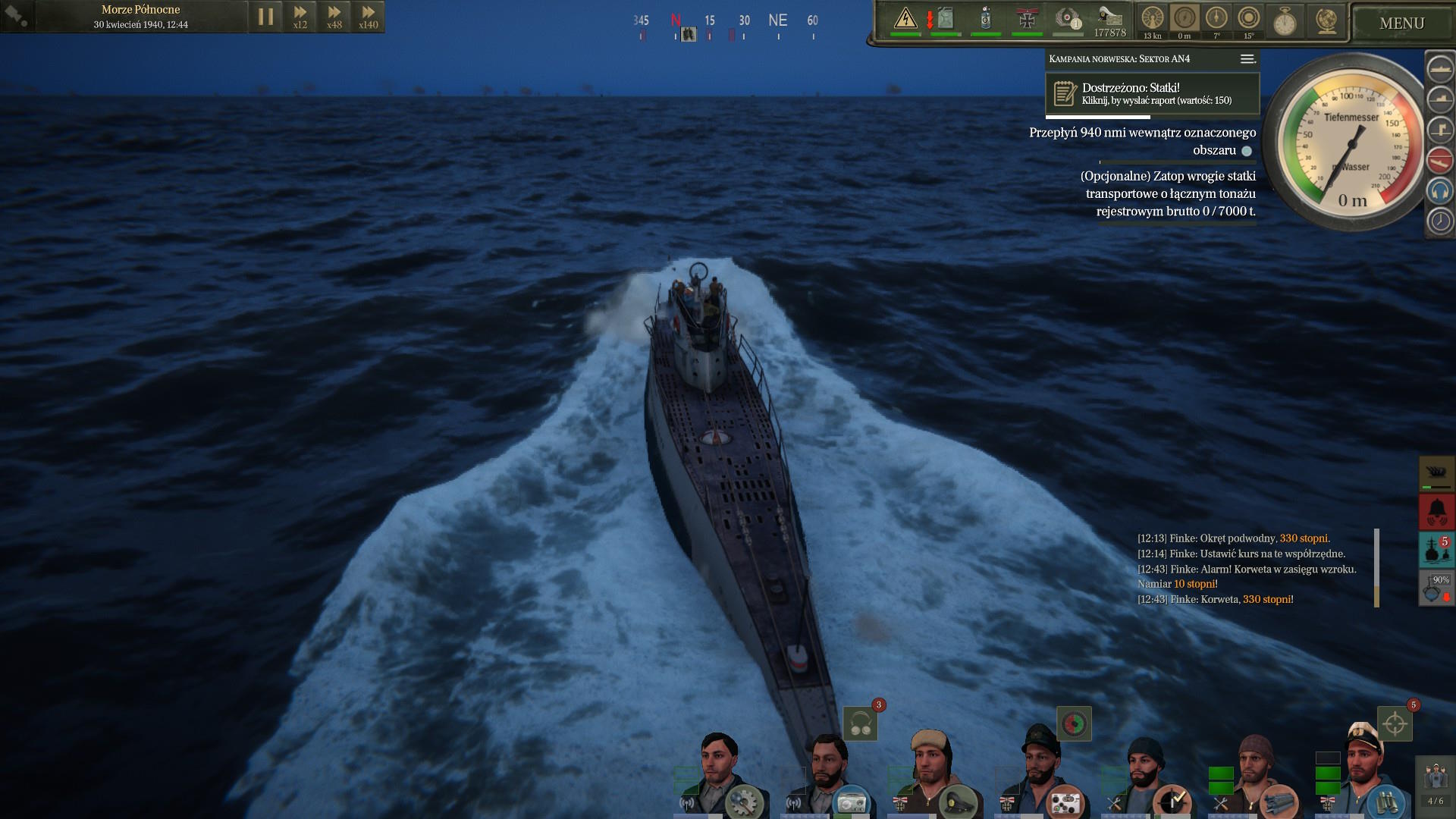Expand the Kampania Norweska mission list
The height and width of the screenshot is (819, 1456).
[x=1247, y=59]
